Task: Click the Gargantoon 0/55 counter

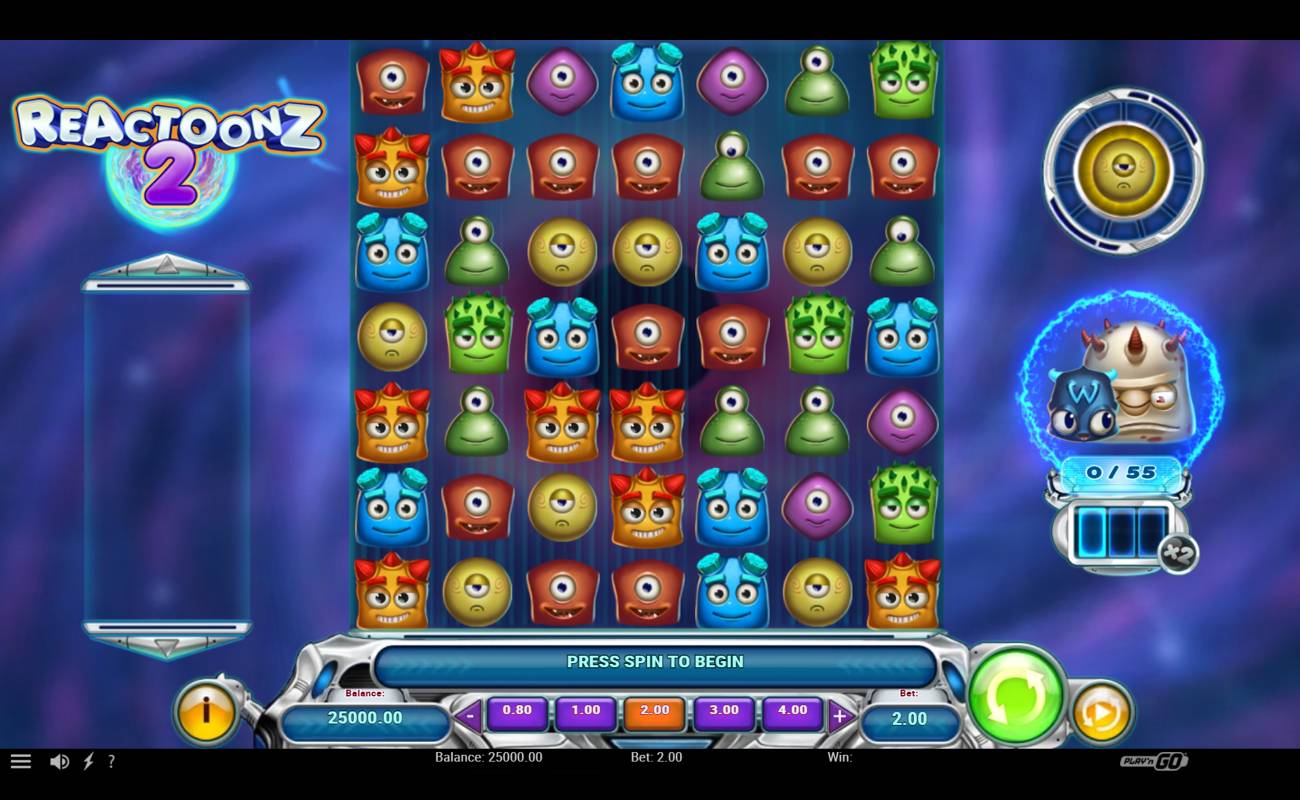Action: point(1122,470)
